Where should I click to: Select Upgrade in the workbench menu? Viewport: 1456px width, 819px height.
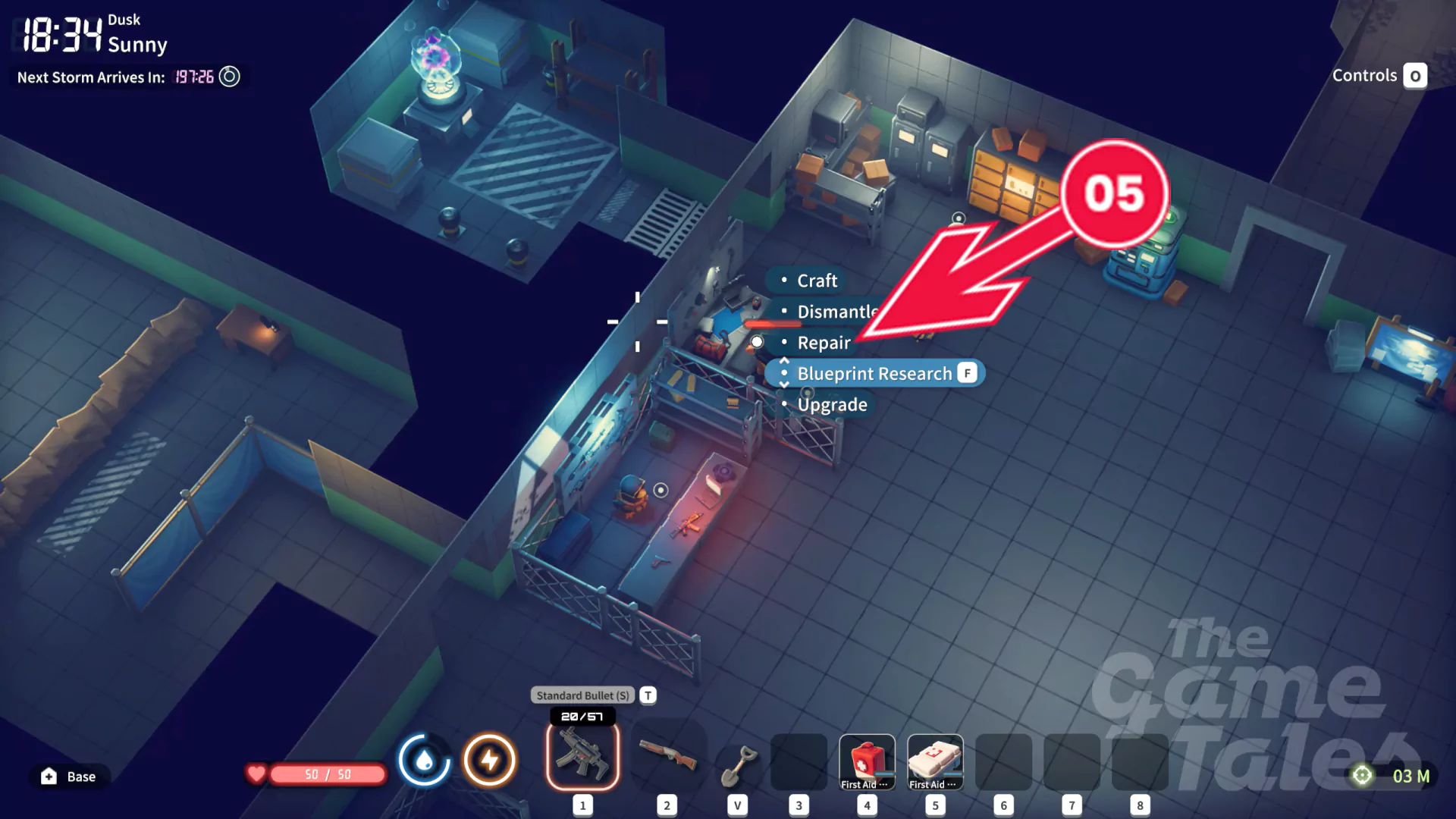pyautogui.click(x=832, y=405)
